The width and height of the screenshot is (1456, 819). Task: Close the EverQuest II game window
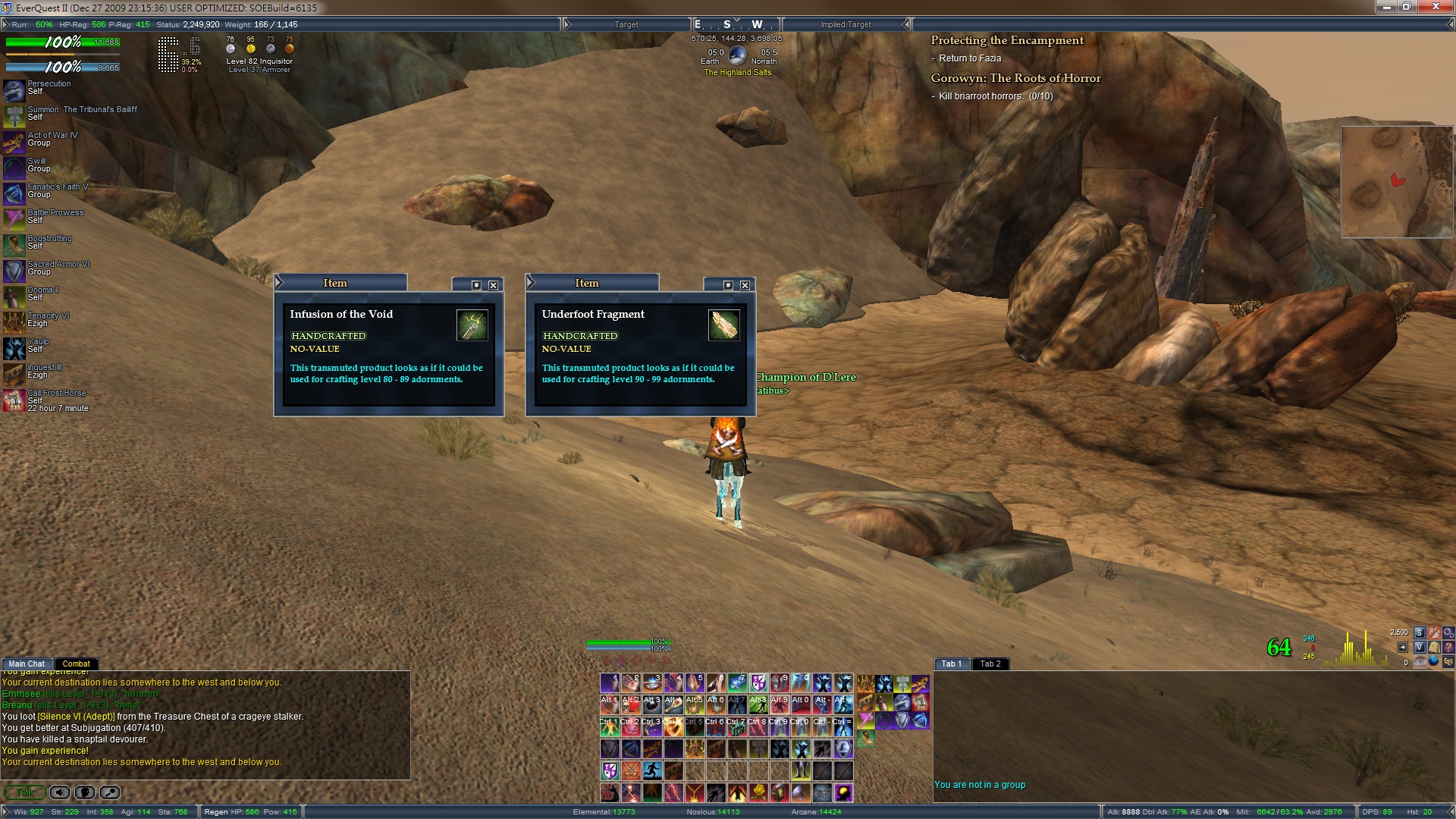click(x=1436, y=8)
